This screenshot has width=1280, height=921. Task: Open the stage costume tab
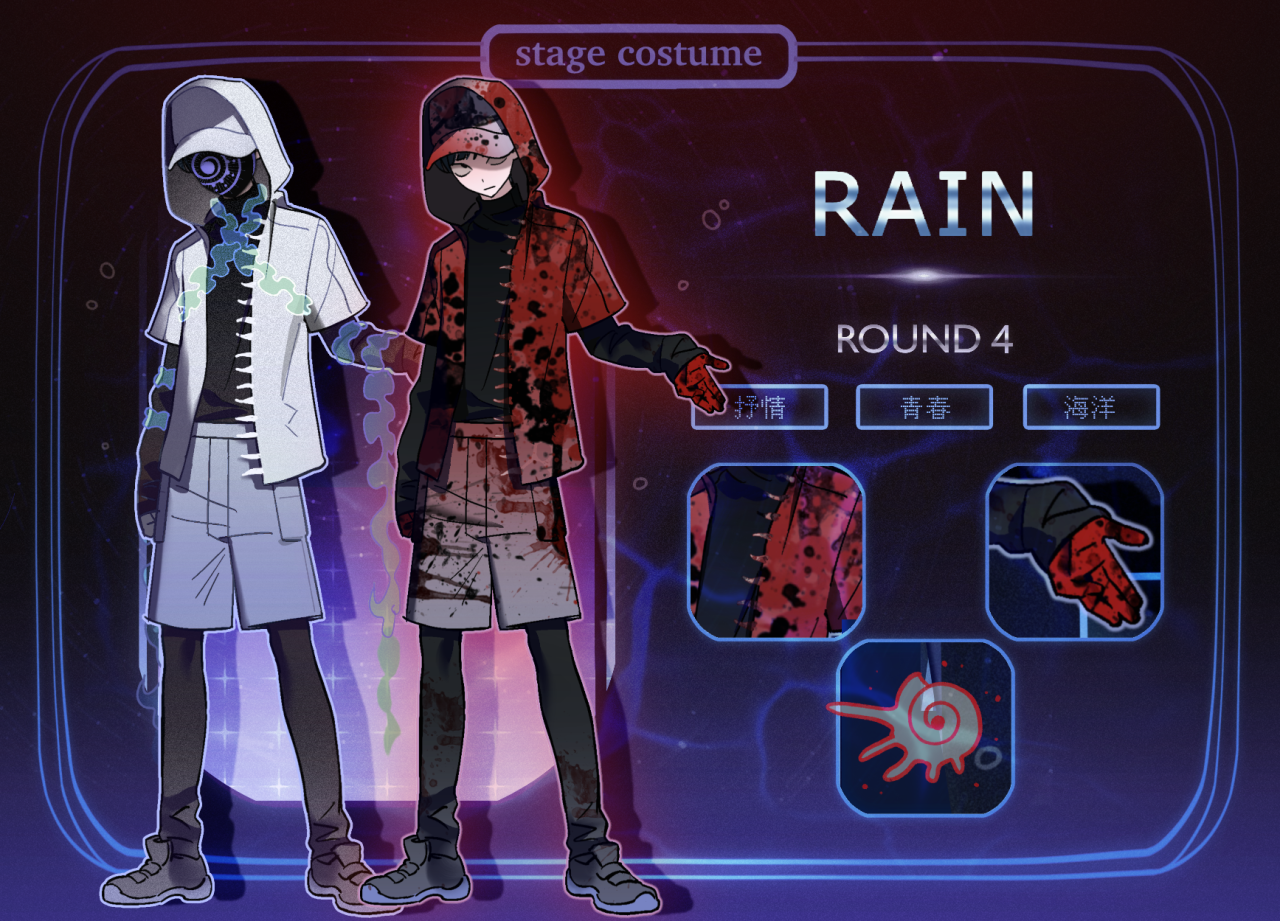pos(638,55)
